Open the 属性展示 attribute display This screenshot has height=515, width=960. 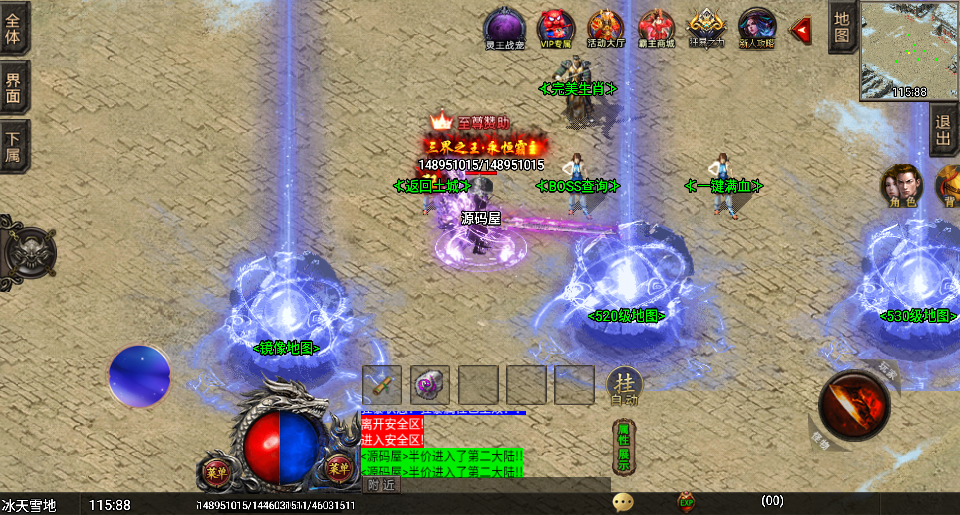tap(622, 446)
